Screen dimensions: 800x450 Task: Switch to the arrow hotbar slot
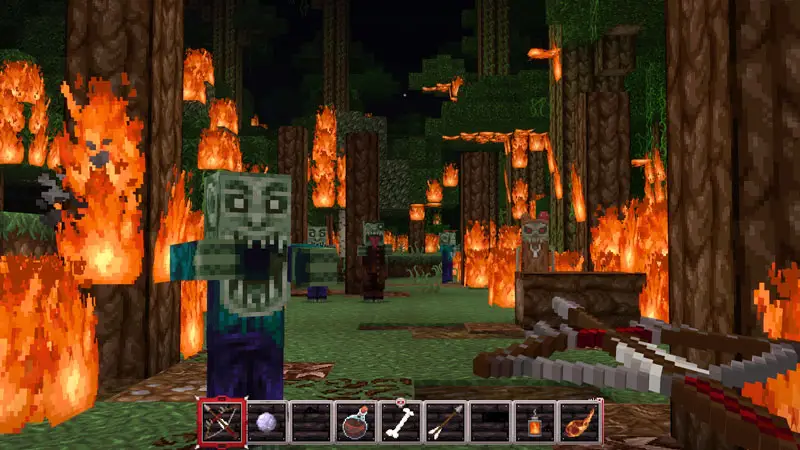[x=445, y=422]
